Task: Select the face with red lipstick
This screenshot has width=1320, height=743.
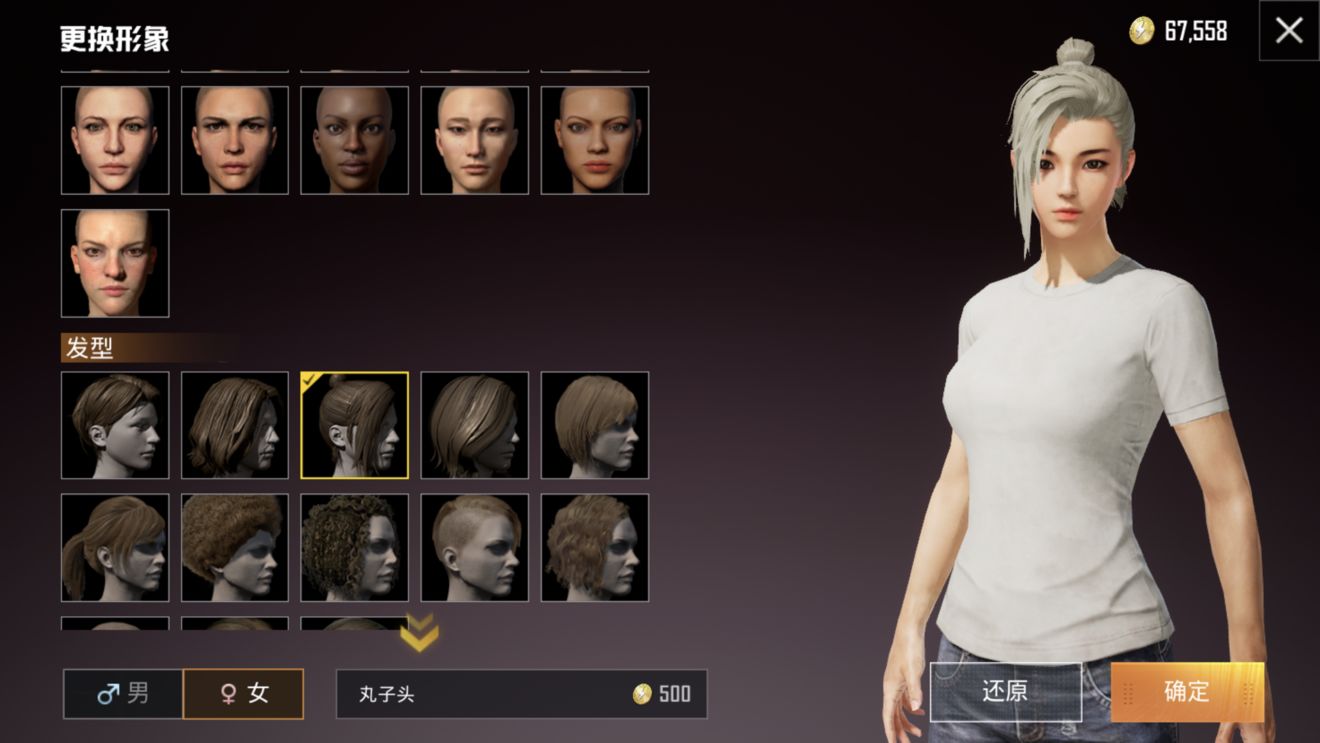Action: click(x=595, y=140)
